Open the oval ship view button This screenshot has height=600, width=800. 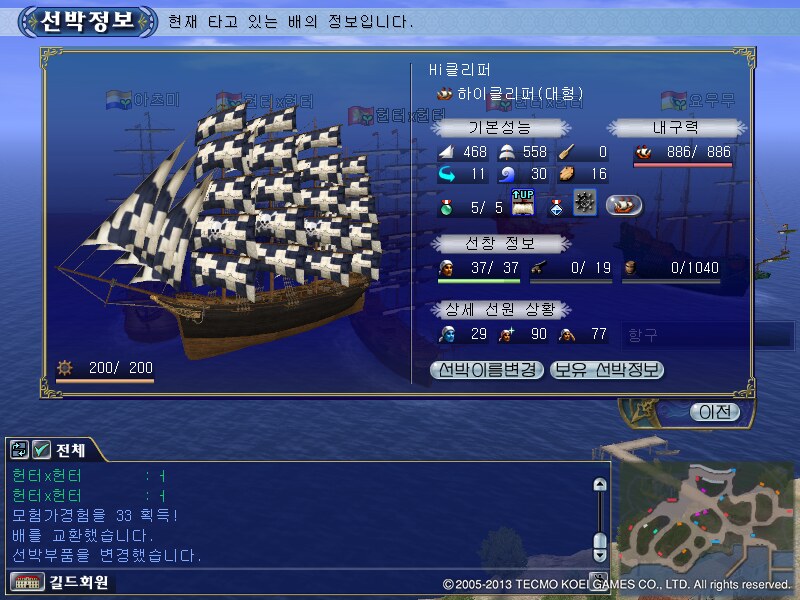click(x=624, y=204)
